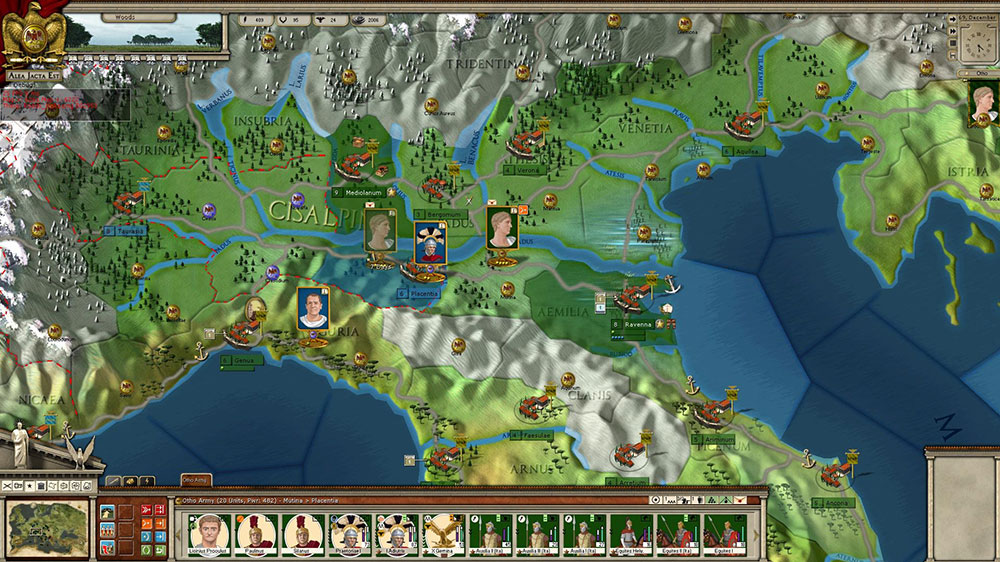1000x562 pixels.
Task: Switch to the sword tab above unit panel
Action: coord(113,481)
